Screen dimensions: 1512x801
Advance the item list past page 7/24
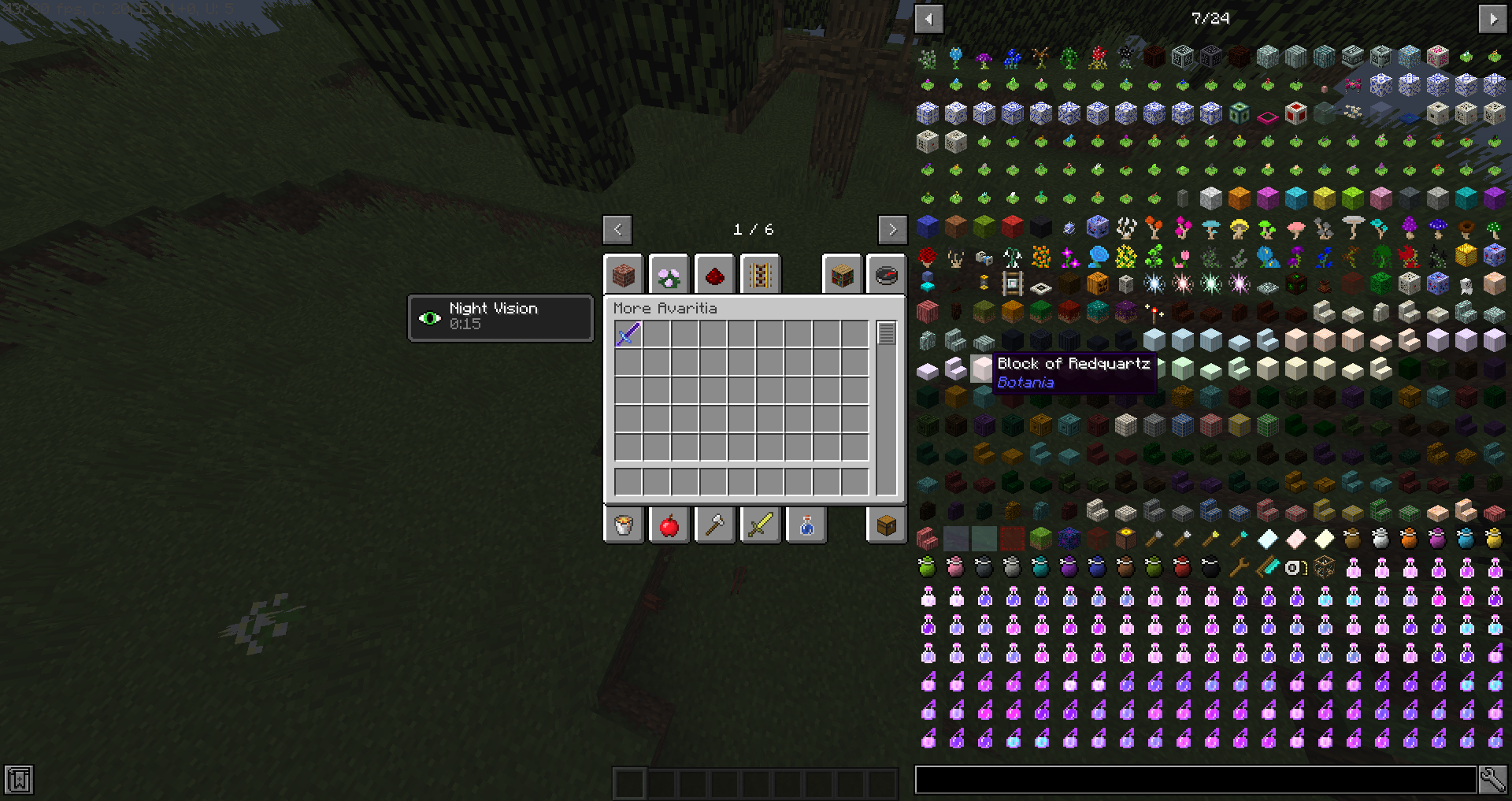coord(1495,18)
